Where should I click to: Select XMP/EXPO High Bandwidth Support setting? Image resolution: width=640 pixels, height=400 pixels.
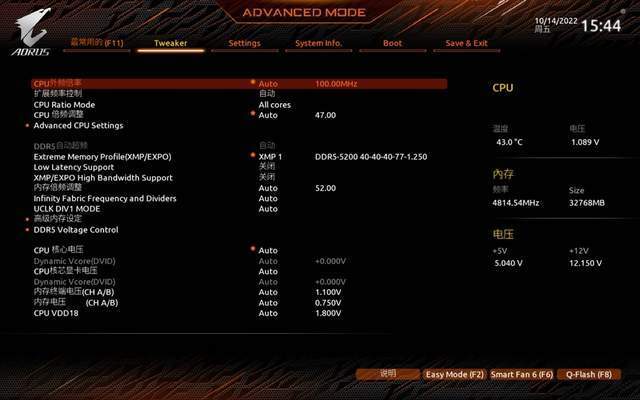103,177
